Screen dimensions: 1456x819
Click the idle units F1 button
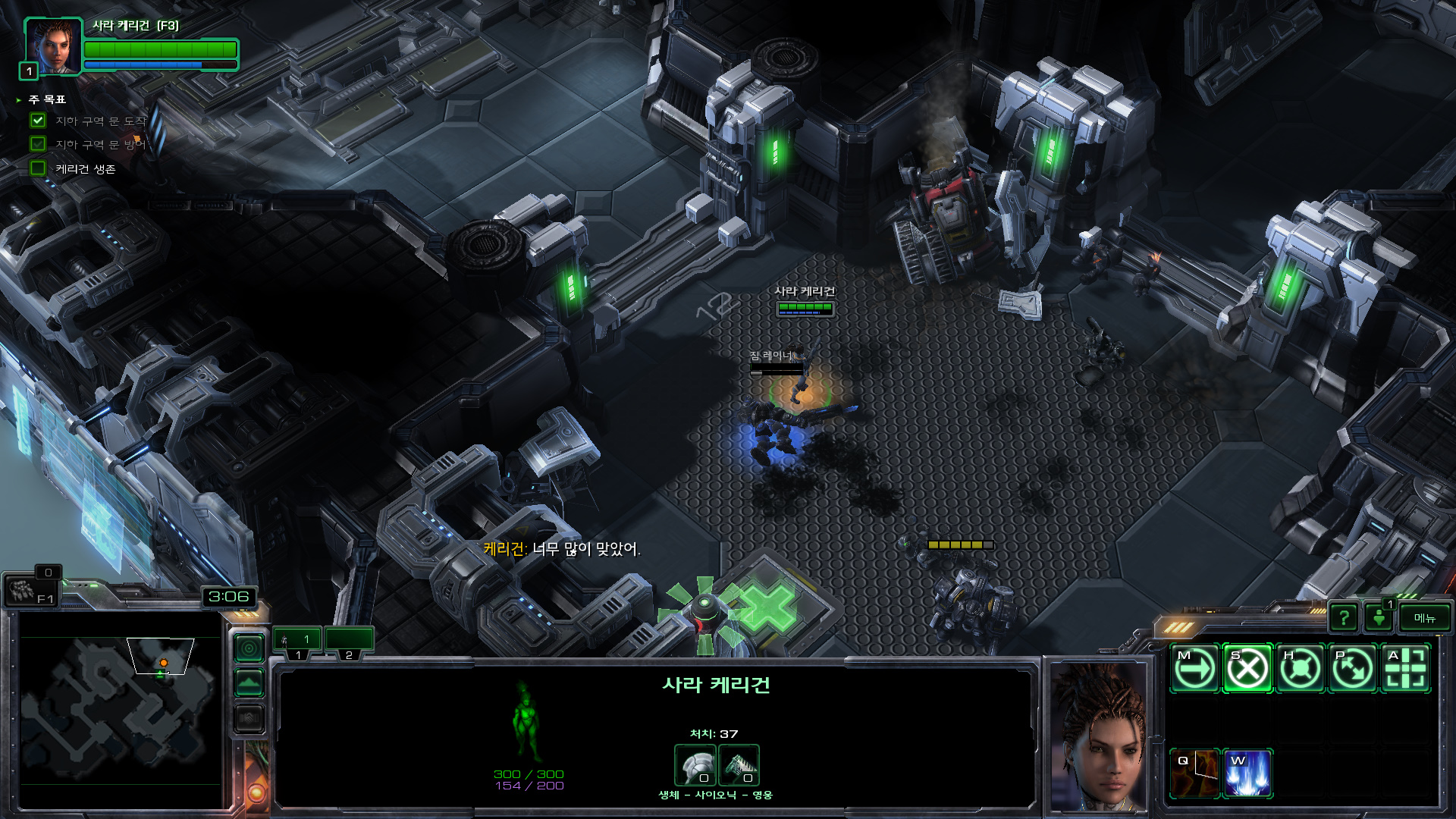coord(32,590)
